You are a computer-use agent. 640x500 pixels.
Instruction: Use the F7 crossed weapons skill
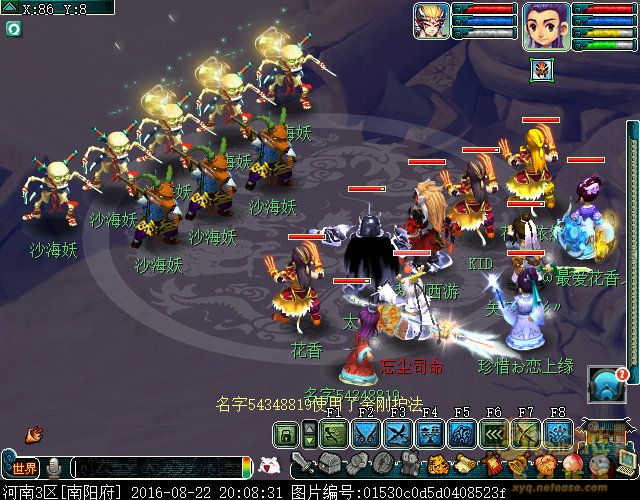(526, 433)
